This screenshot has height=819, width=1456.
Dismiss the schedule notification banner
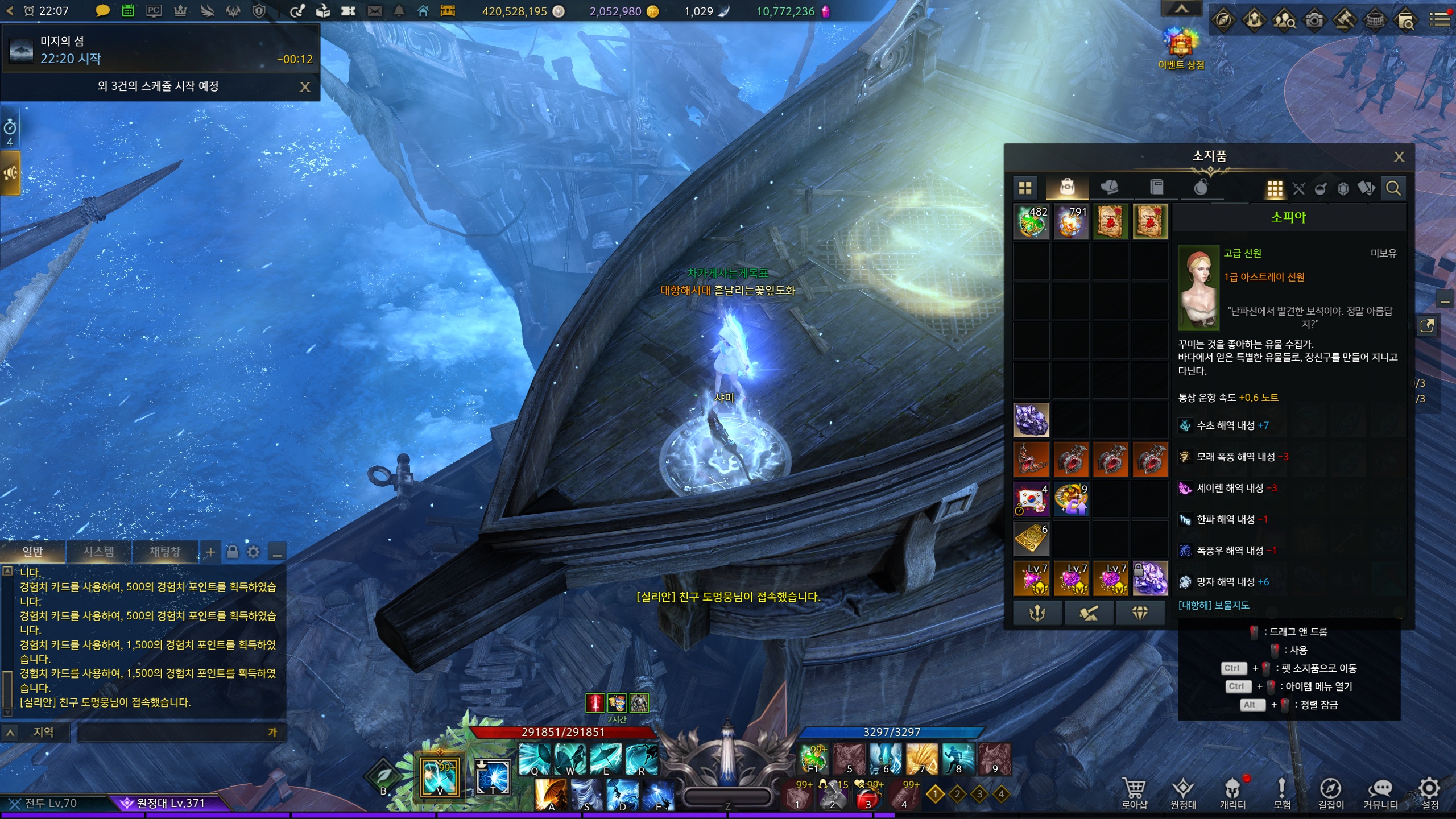(x=305, y=86)
